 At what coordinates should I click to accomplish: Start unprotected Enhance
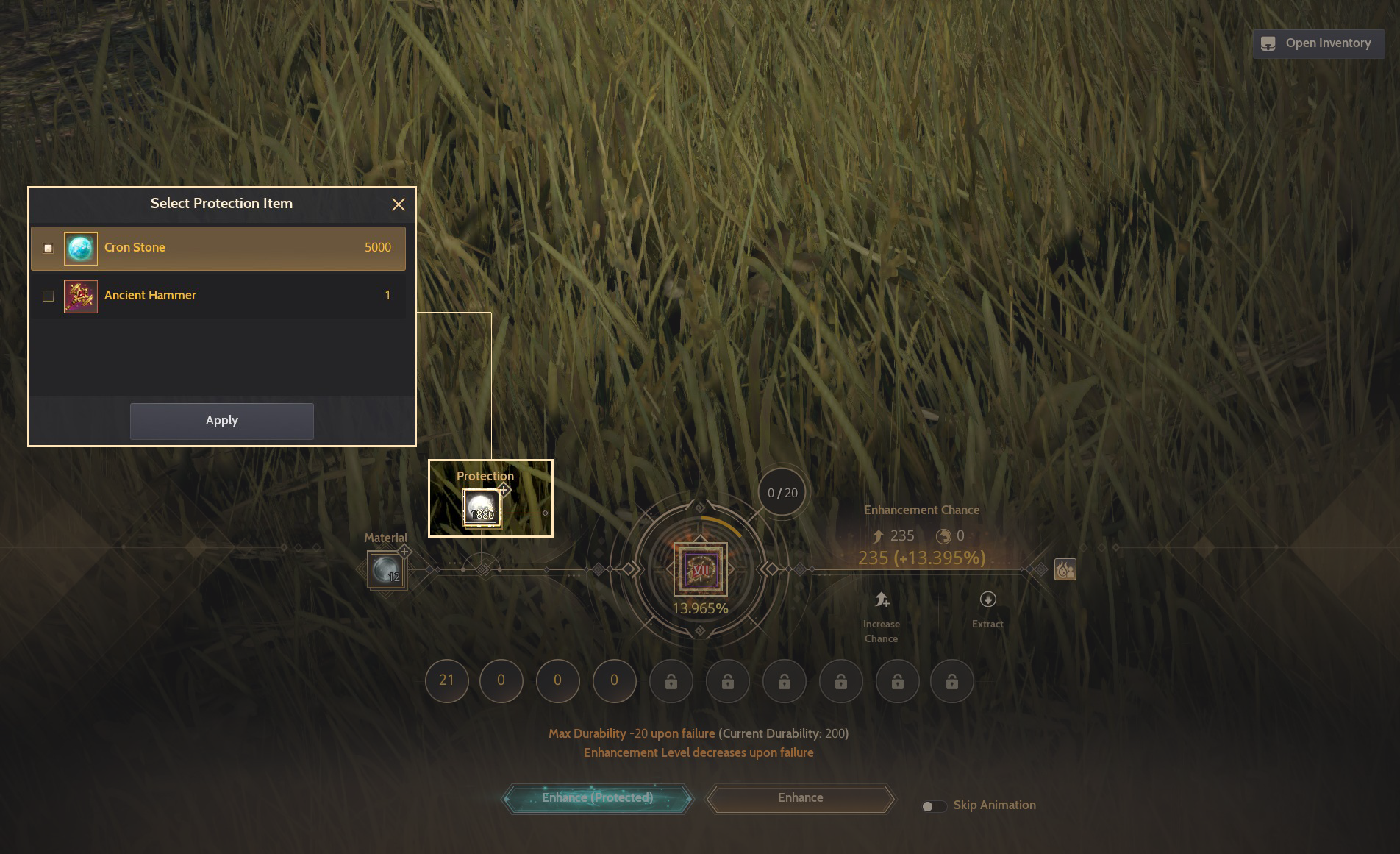coord(800,798)
